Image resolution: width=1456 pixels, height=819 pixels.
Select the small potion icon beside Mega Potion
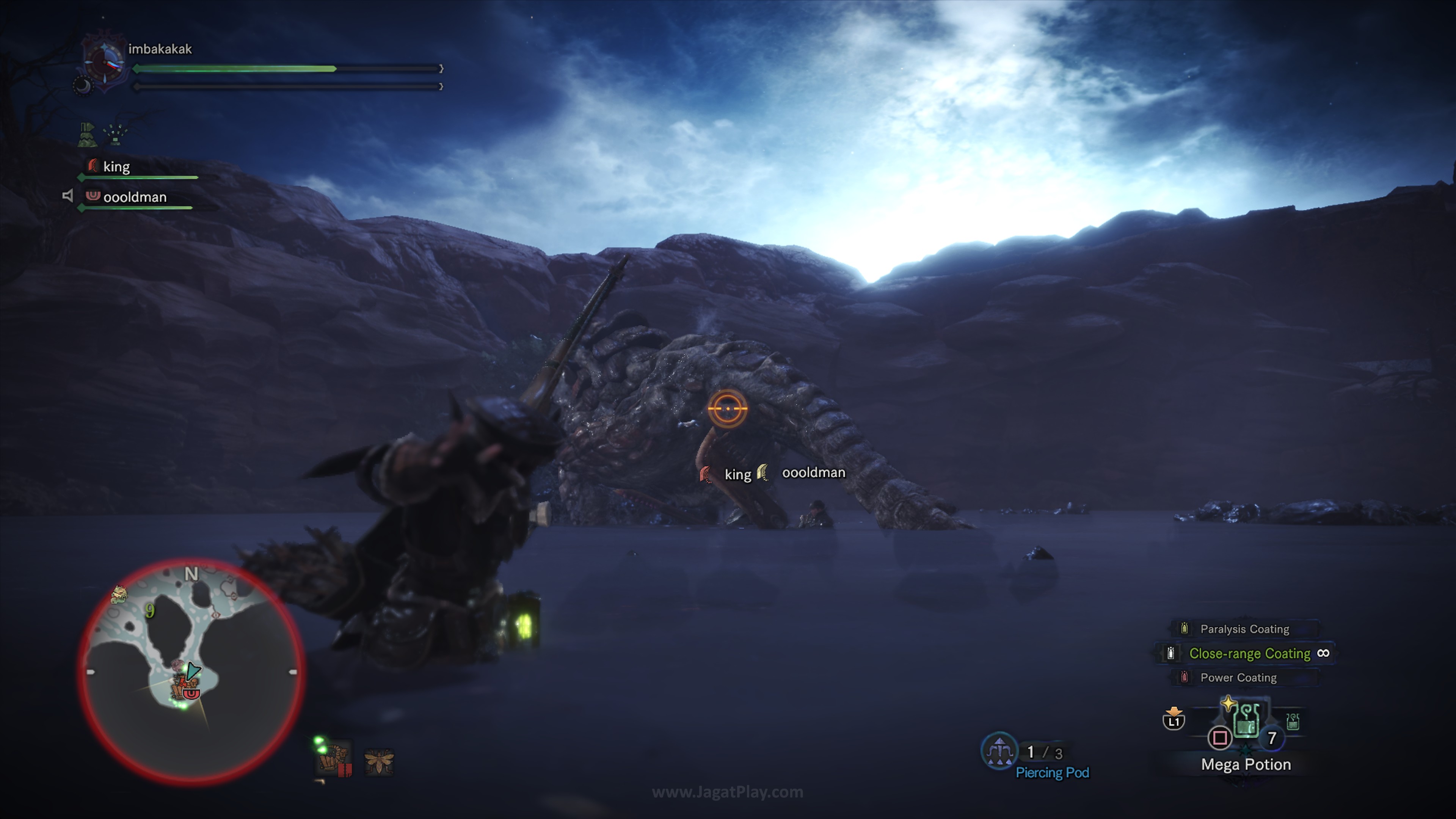click(1293, 721)
